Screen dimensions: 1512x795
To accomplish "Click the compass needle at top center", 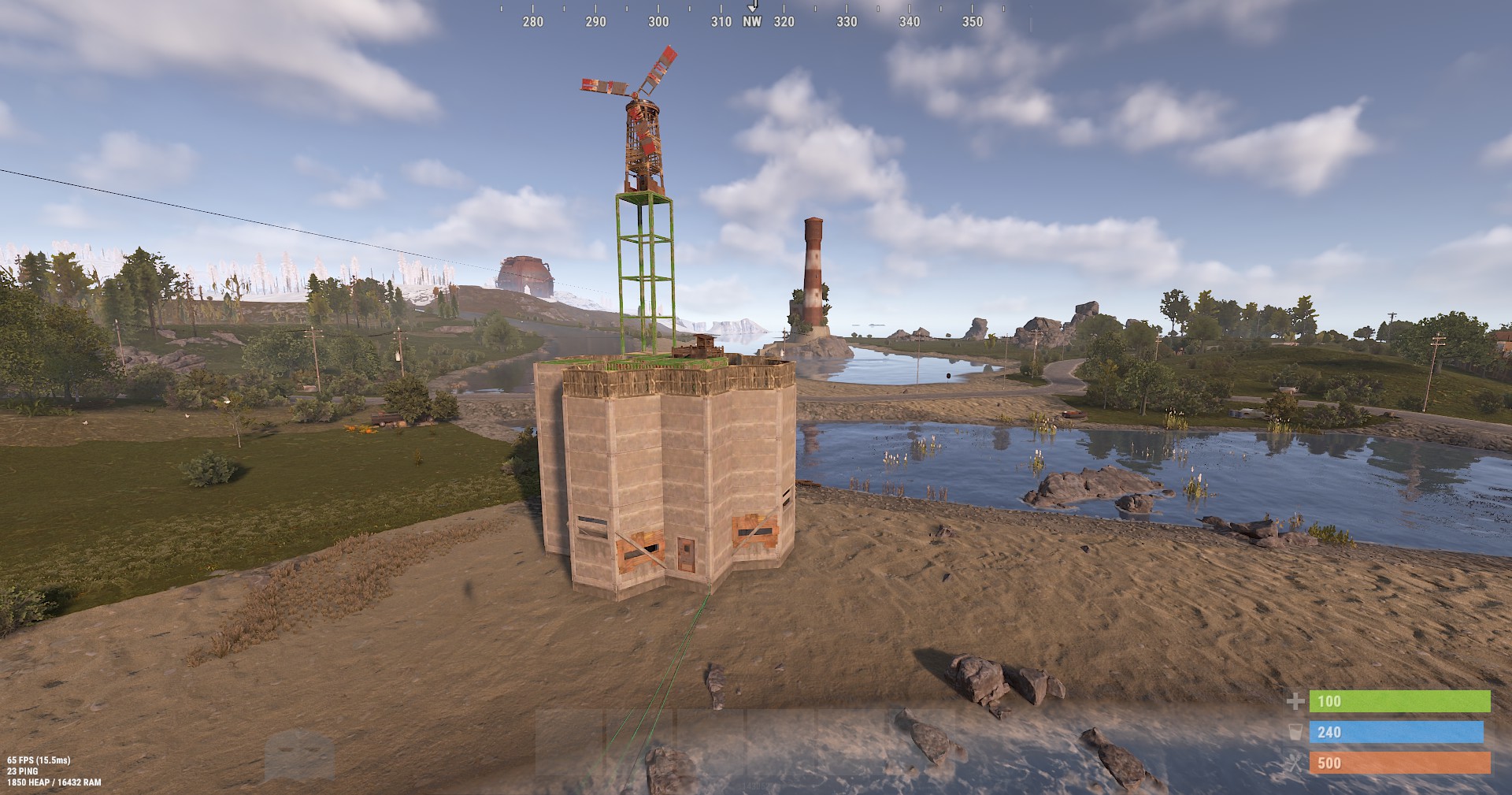I will [754, 6].
